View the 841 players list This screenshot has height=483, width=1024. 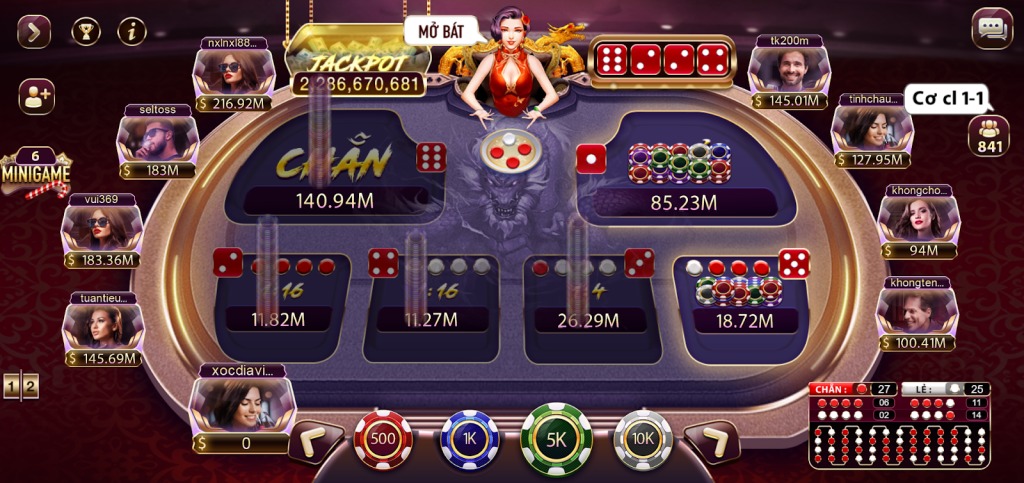(989, 136)
